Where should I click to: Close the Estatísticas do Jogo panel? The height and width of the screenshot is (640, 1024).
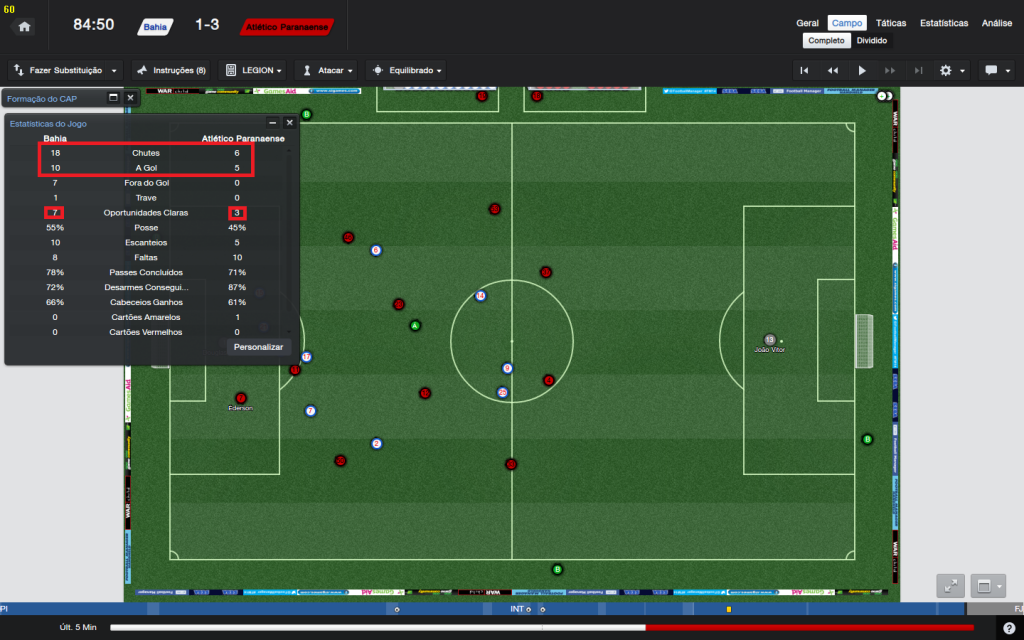click(290, 123)
